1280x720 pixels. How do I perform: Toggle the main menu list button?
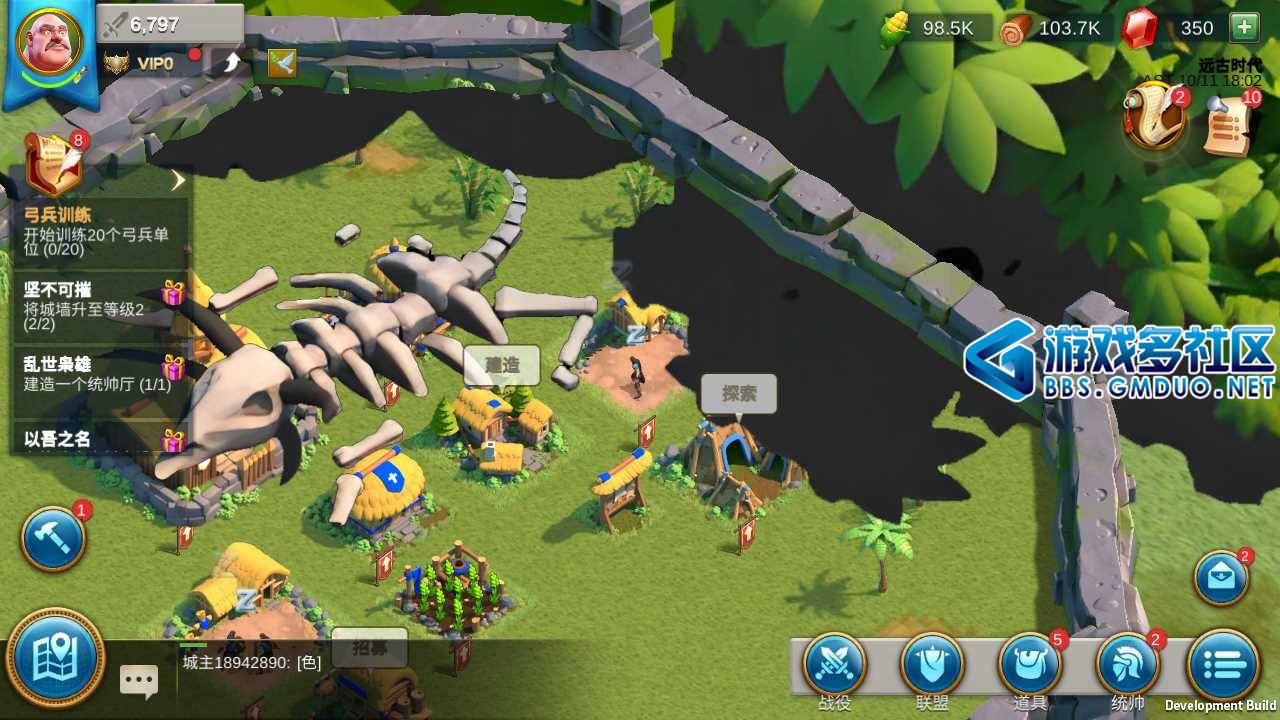coord(1222,663)
